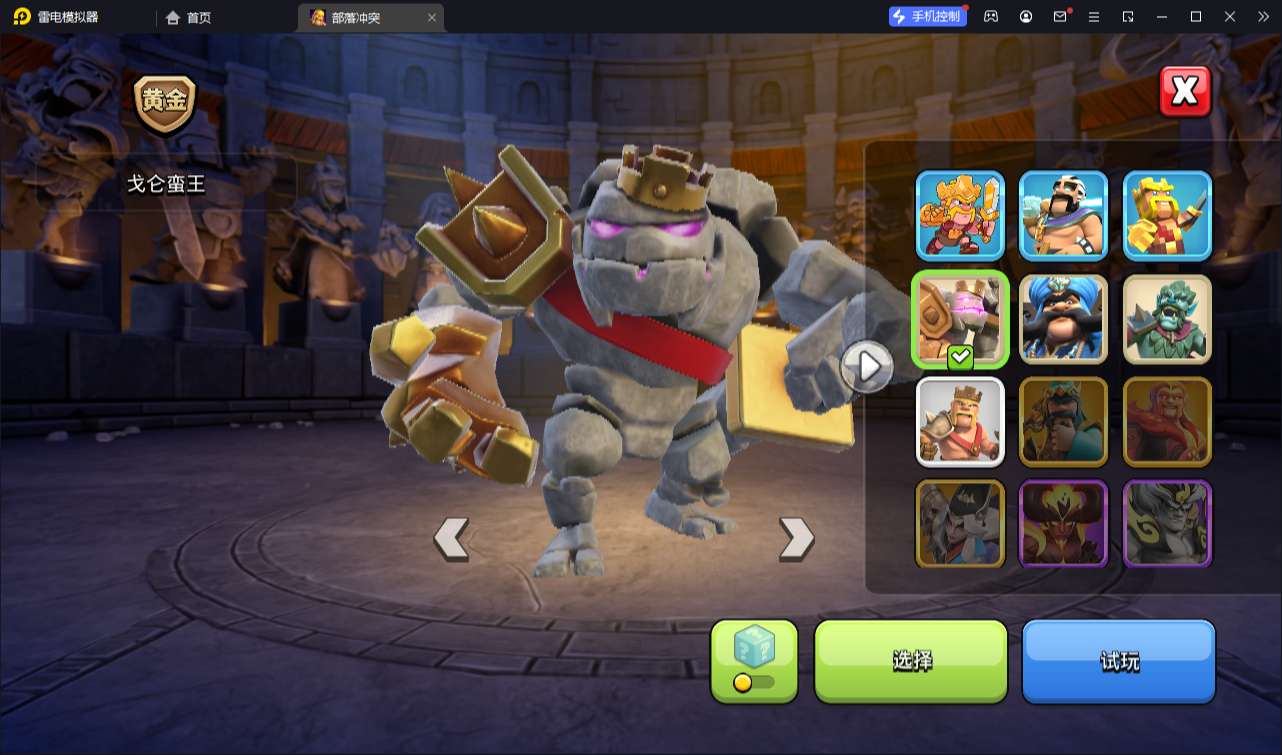Choose the sunglasses beach king skin
This screenshot has height=755, width=1282.
1063,215
